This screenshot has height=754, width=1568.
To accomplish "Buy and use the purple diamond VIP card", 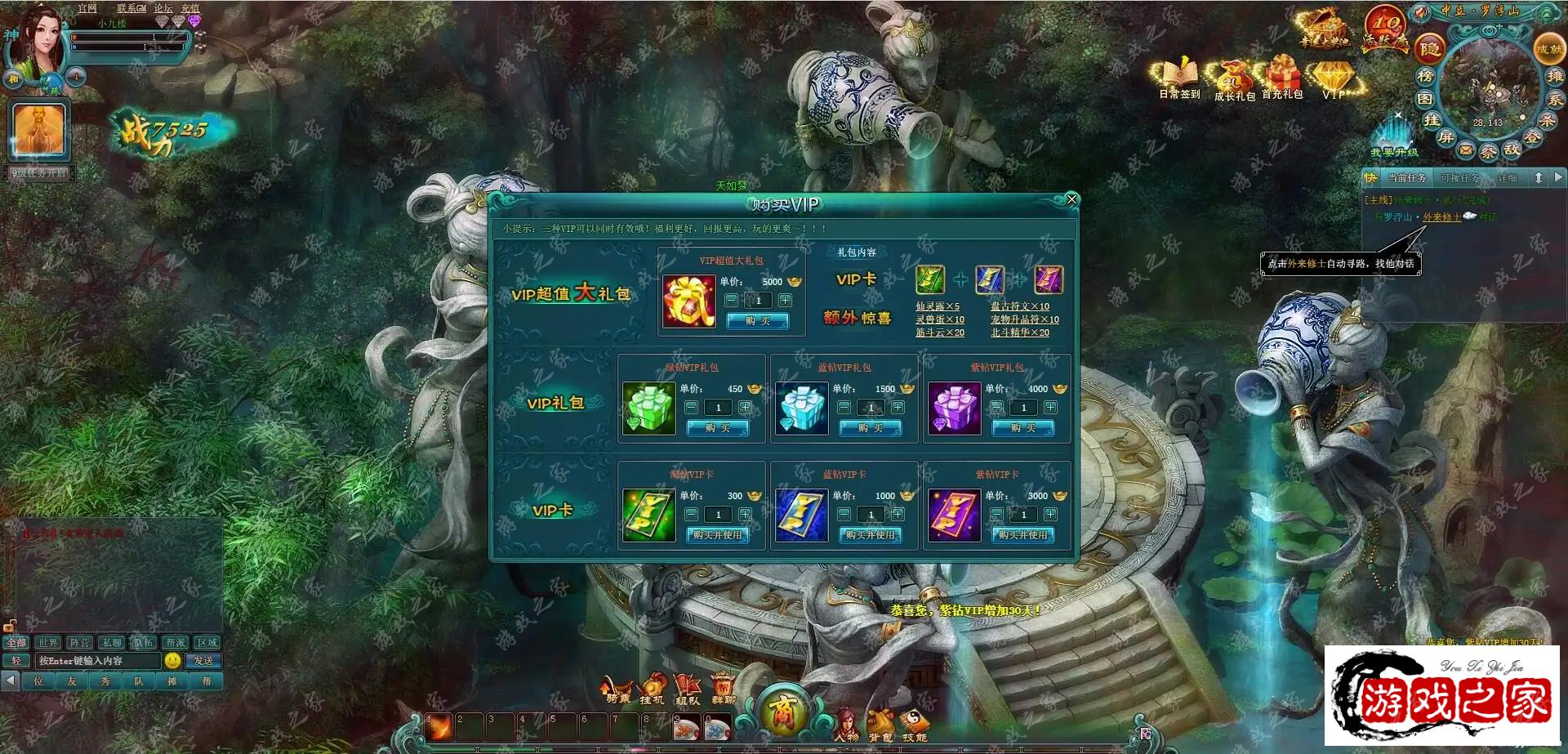I will (x=1022, y=535).
